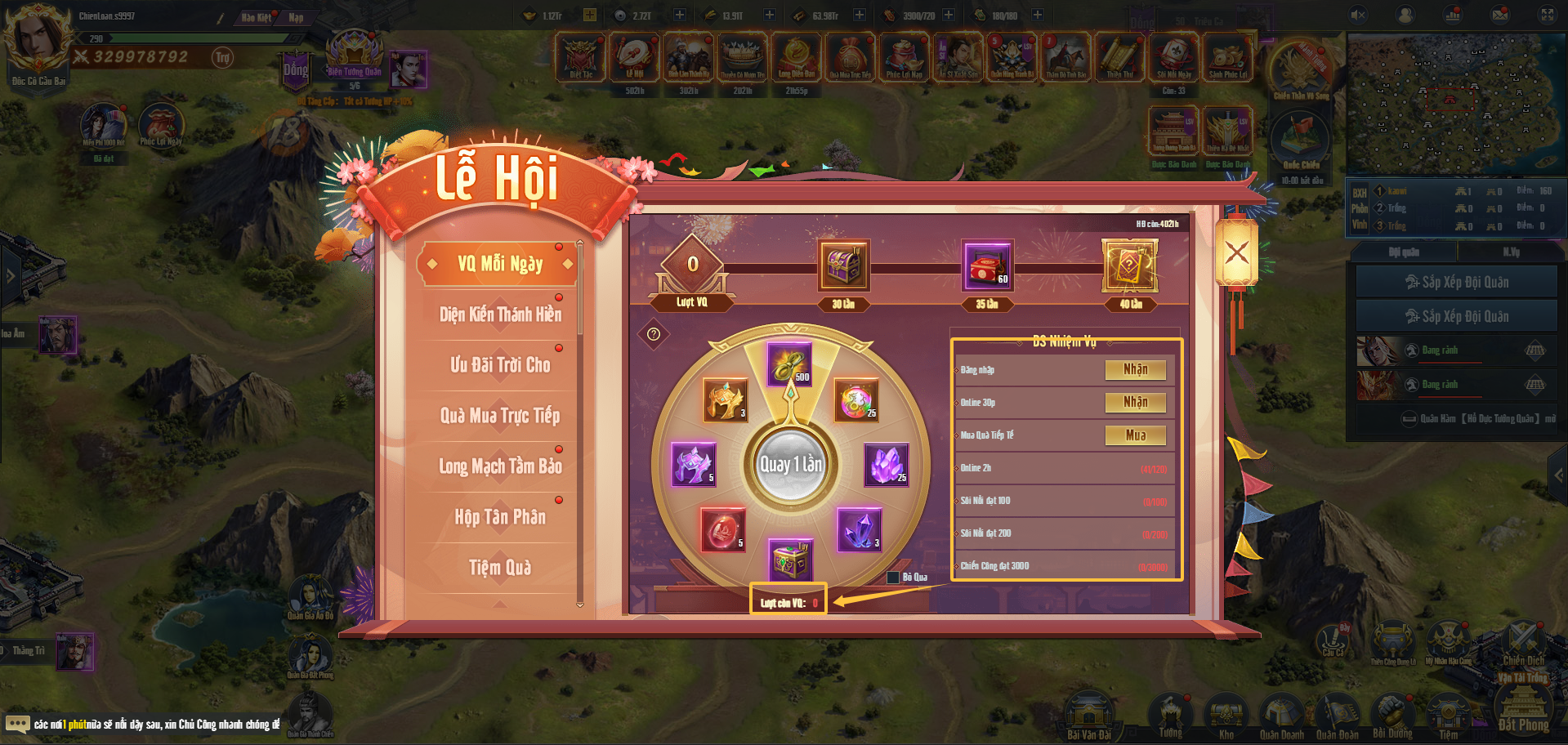Image resolution: width=1568 pixels, height=745 pixels.
Task: Go to the Tiệm Quà tab
Action: (500, 568)
